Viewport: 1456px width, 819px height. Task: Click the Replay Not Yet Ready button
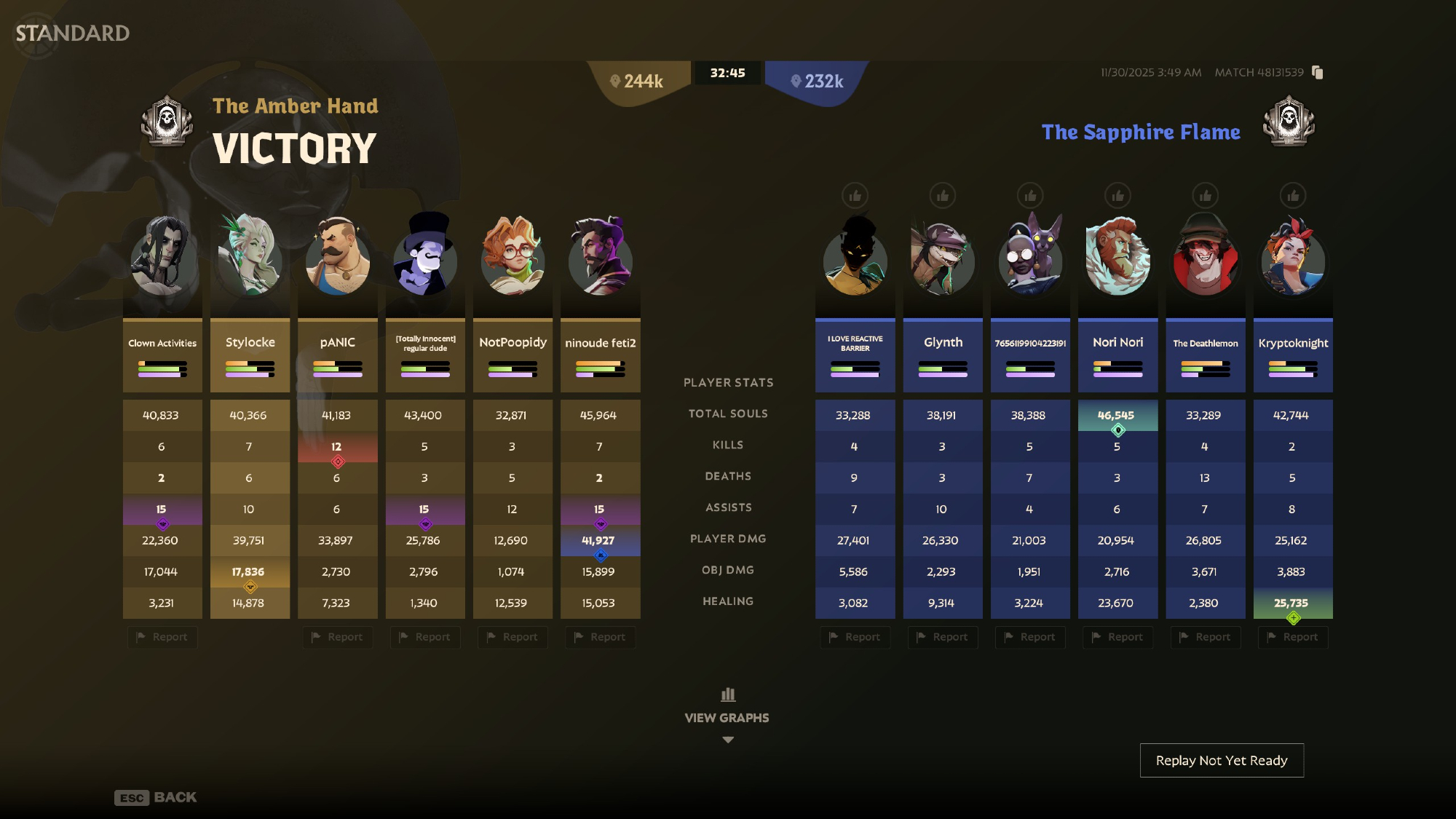coord(1222,760)
